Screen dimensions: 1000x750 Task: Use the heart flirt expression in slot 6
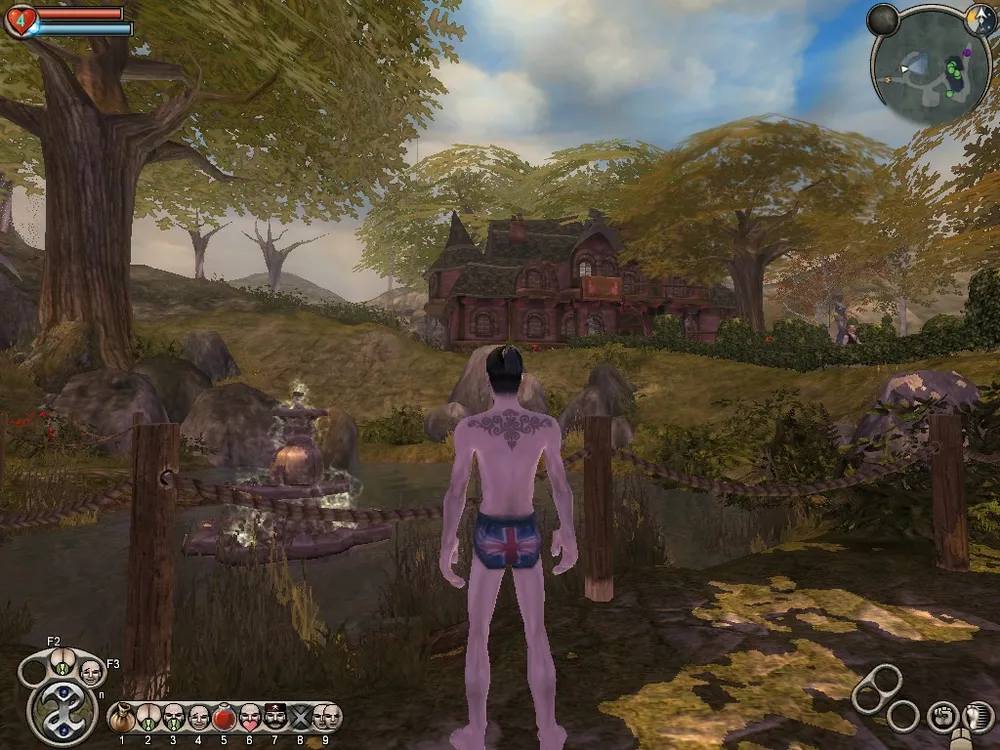pos(250,717)
